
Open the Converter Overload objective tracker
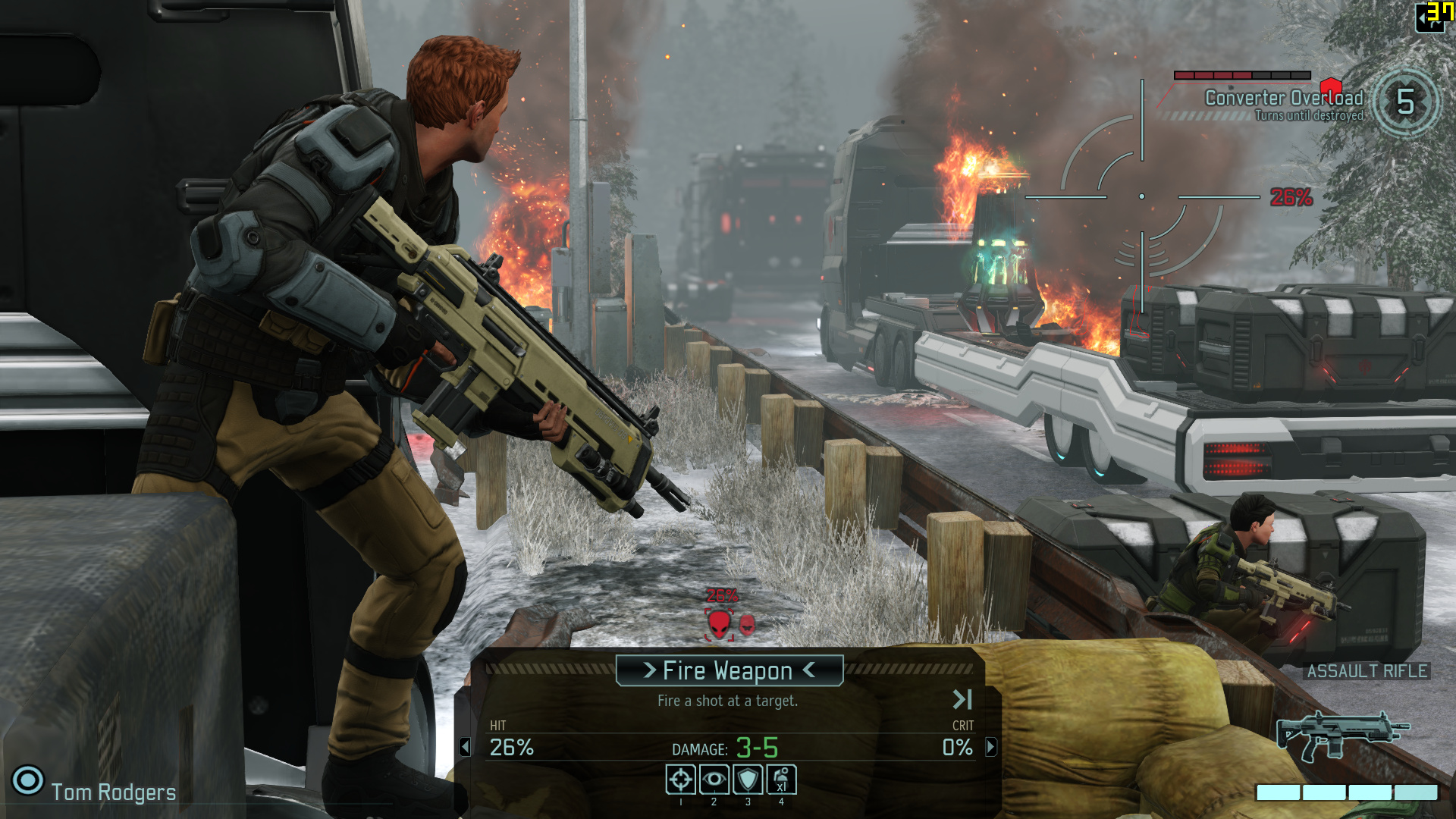(x=1283, y=99)
